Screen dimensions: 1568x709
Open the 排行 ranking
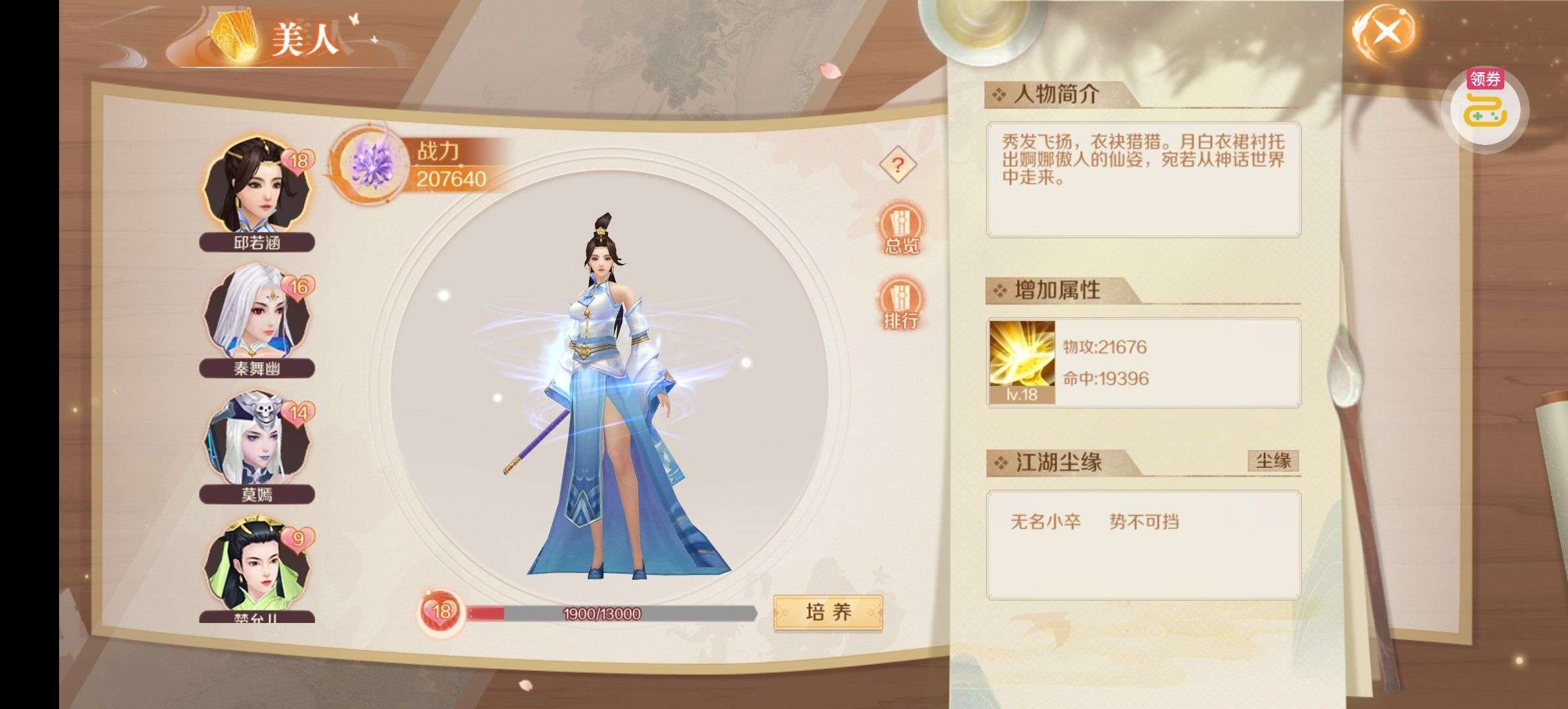(x=901, y=303)
